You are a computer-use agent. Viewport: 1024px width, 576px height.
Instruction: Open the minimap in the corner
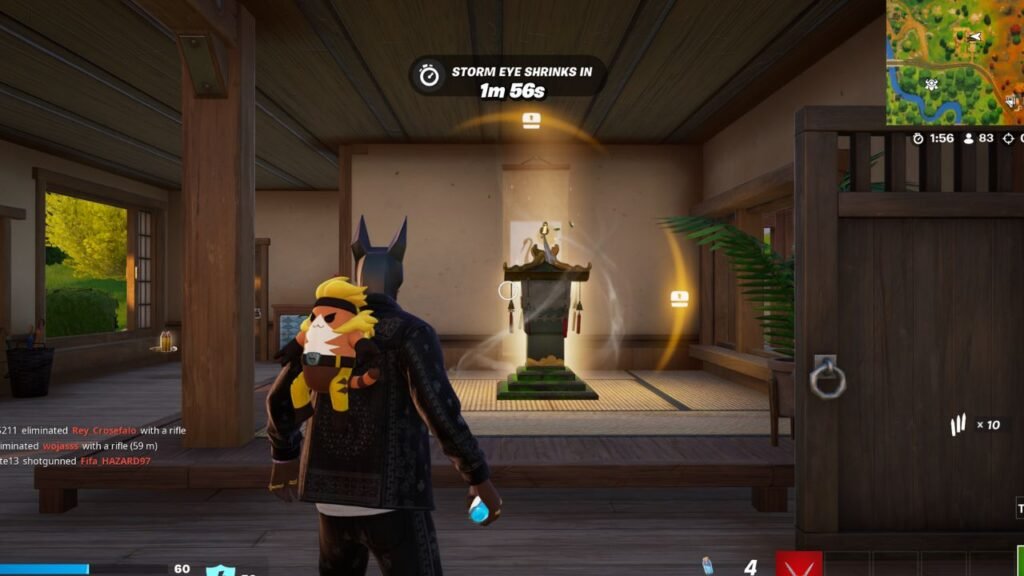[954, 62]
